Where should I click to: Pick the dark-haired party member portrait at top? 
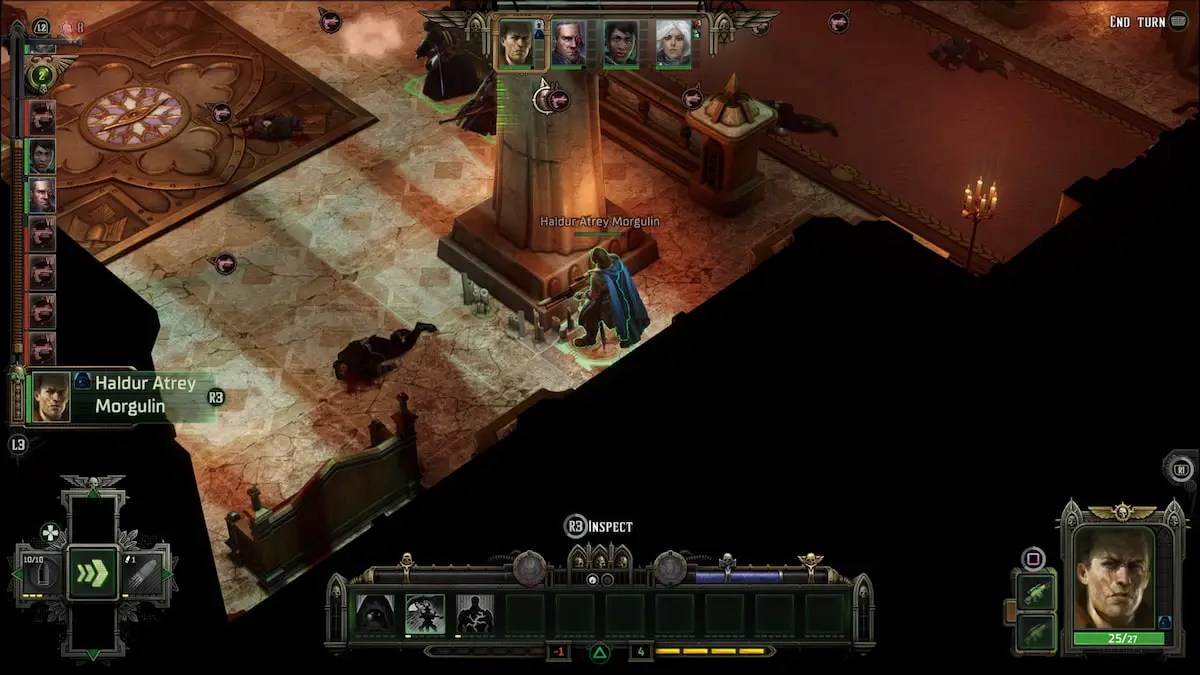click(620, 45)
